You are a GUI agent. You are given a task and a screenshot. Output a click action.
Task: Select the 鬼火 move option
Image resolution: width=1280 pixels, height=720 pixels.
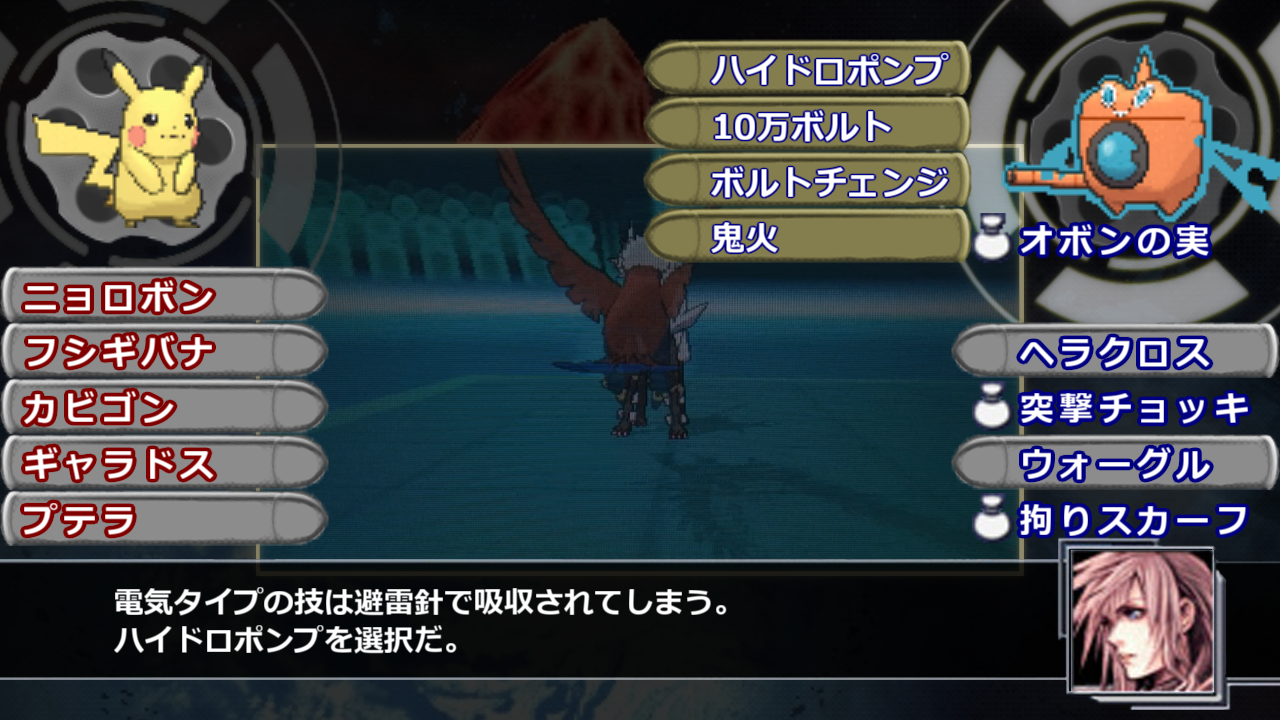810,238
